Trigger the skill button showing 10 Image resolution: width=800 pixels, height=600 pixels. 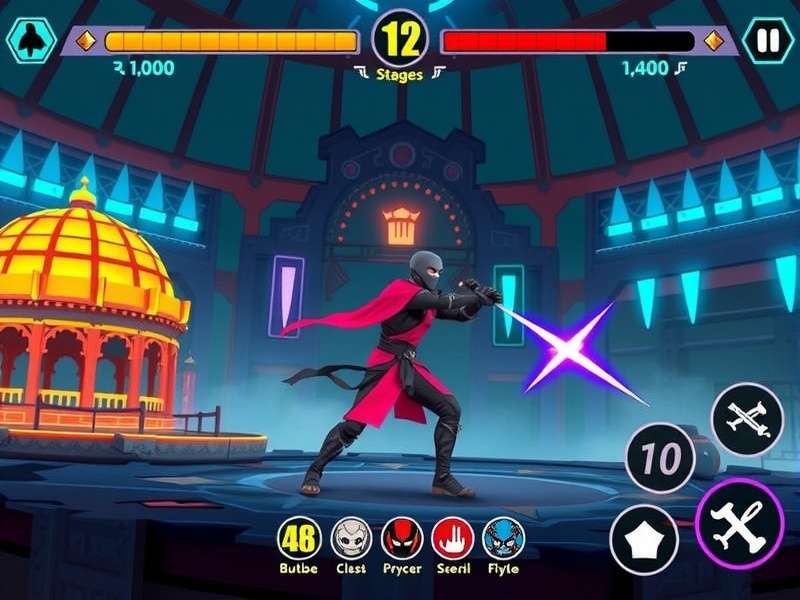(x=660, y=459)
